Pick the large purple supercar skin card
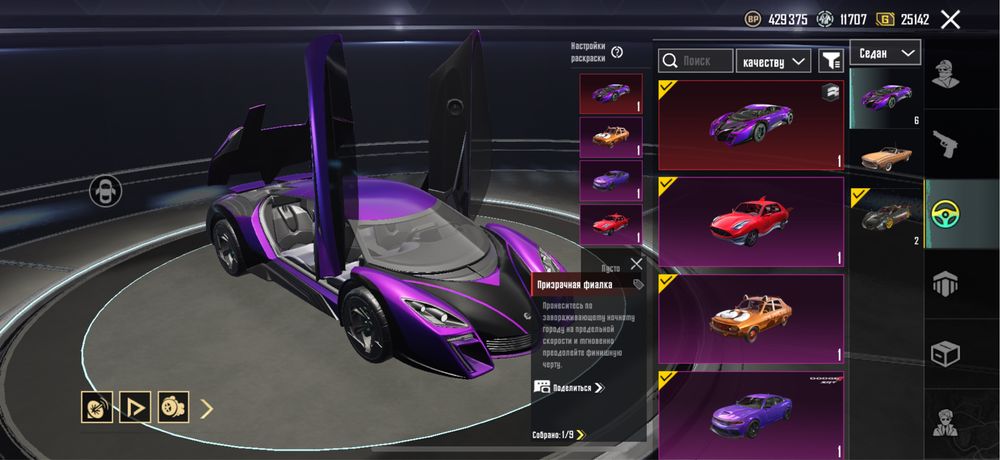The image size is (1000, 460). pyautogui.click(x=751, y=126)
